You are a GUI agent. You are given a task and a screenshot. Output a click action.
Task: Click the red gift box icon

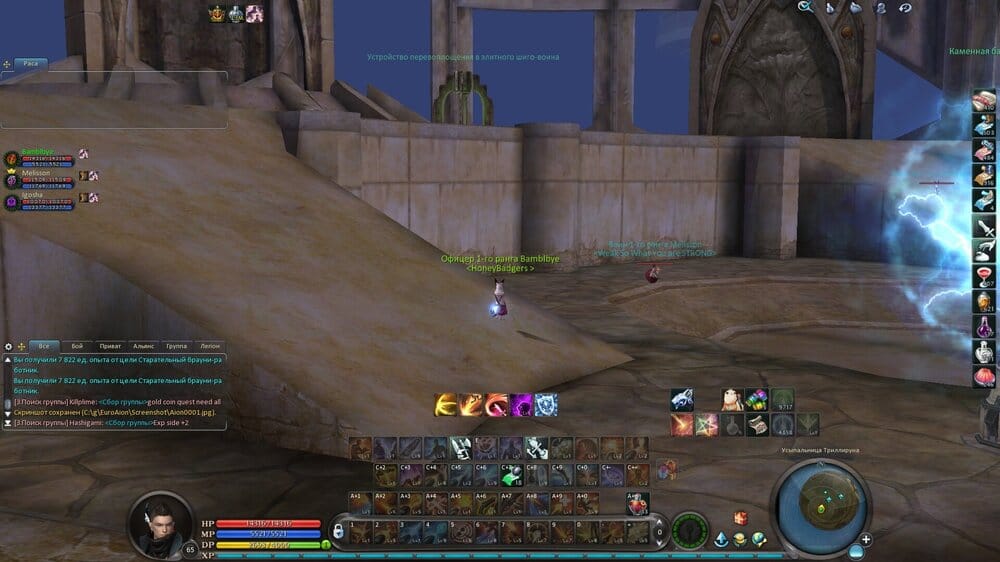coord(740,517)
